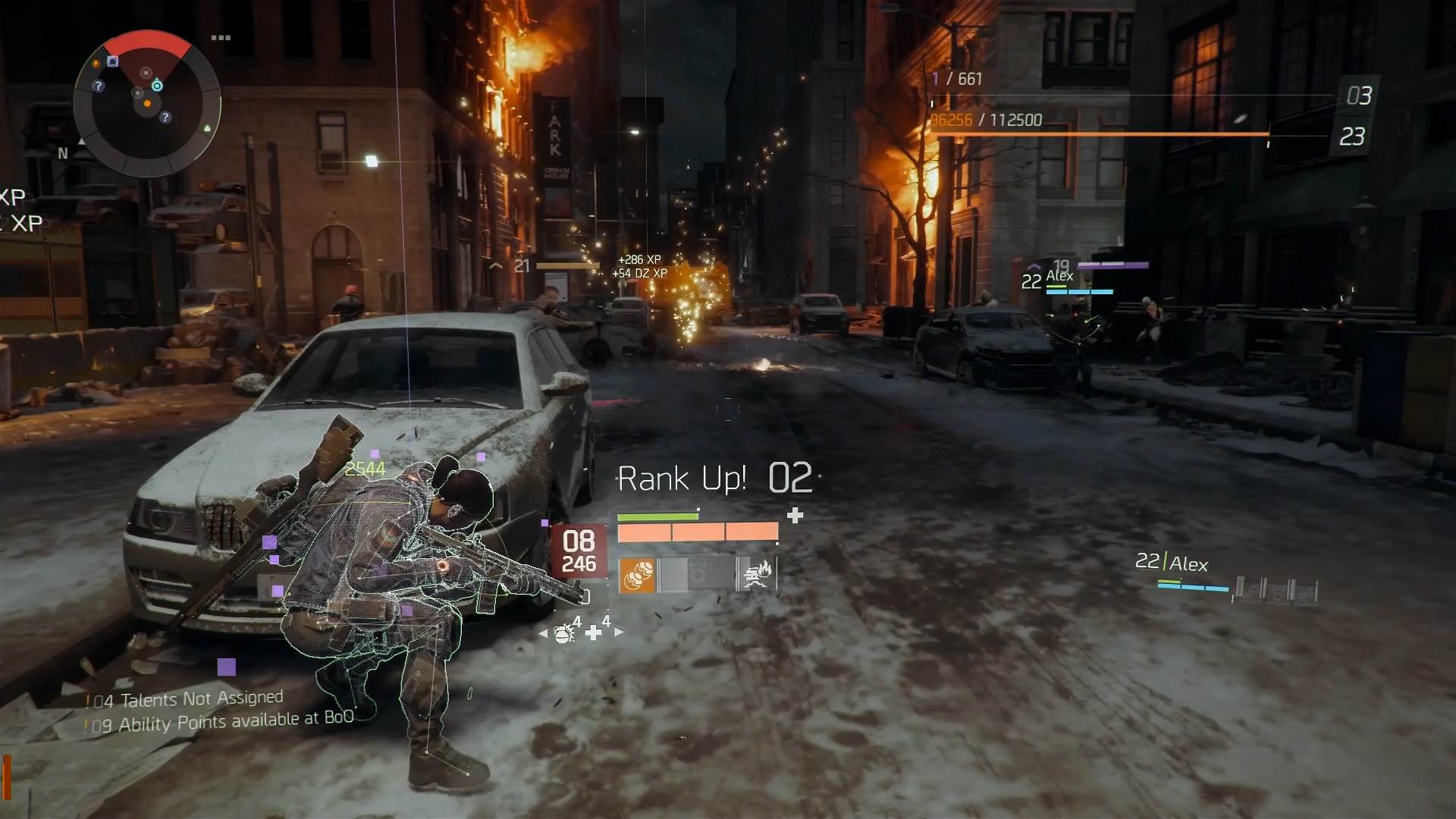Select teammate Alex's group status panel

pyautogui.click(x=1225, y=574)
